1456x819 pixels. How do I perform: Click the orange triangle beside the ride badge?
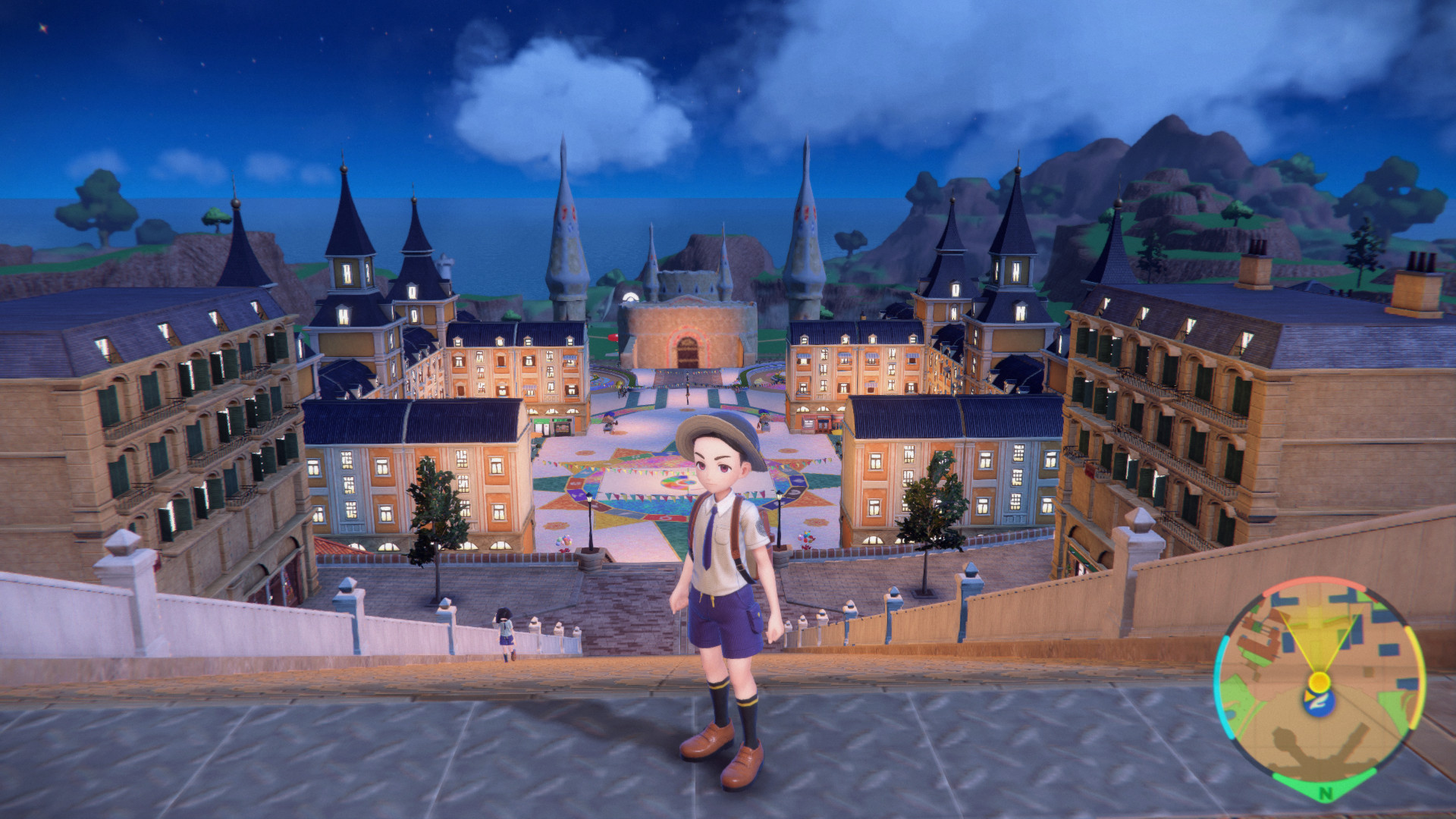pos(1310,695)
